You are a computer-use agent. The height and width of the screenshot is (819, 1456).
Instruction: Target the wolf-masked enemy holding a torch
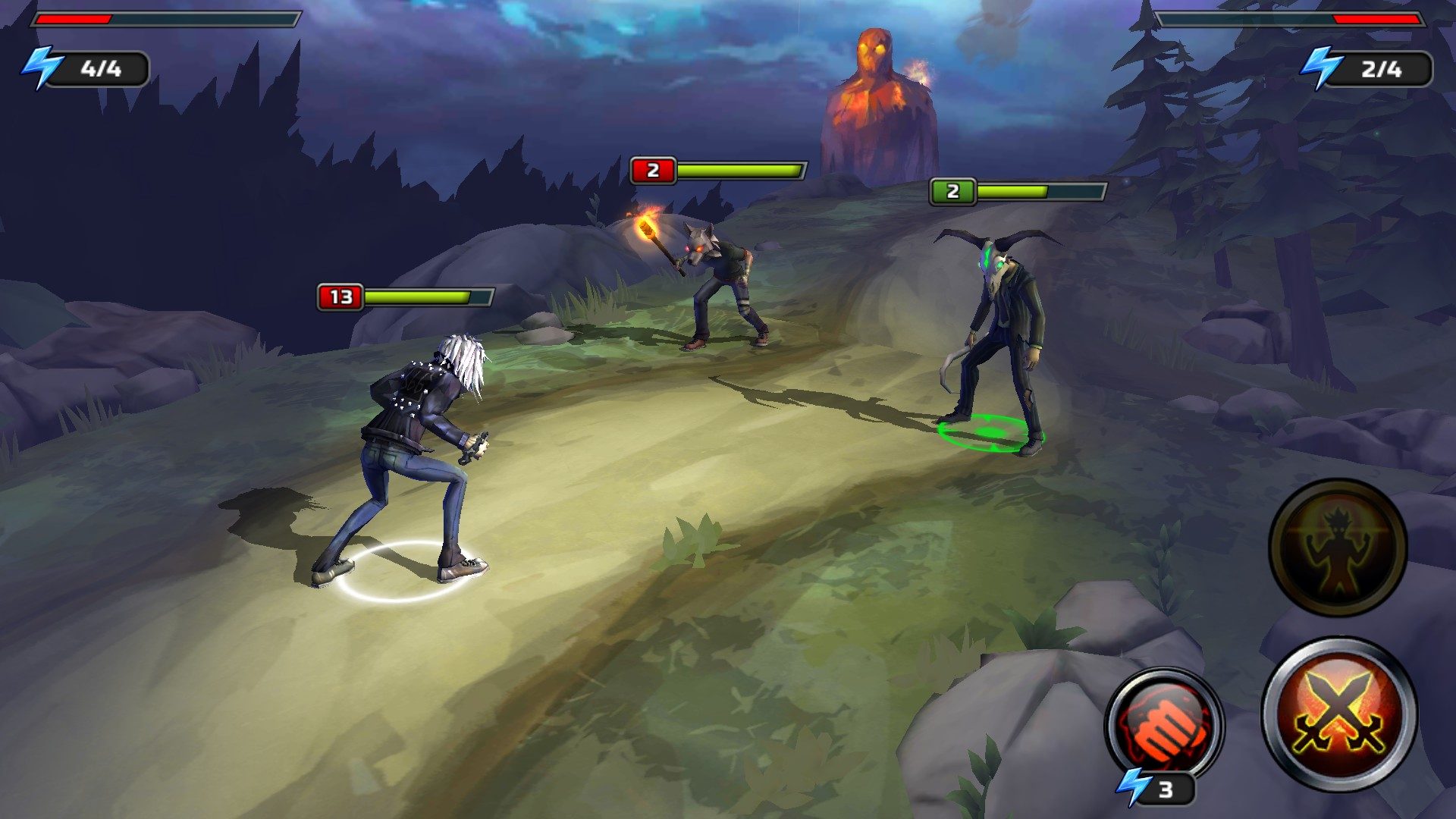pos(720,284)
